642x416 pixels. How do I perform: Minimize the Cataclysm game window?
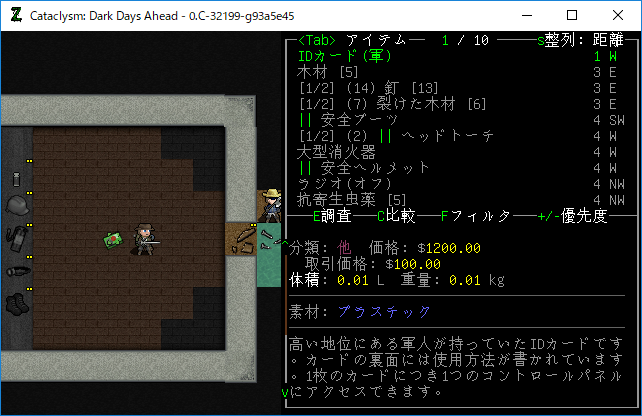tap(525, 15)
